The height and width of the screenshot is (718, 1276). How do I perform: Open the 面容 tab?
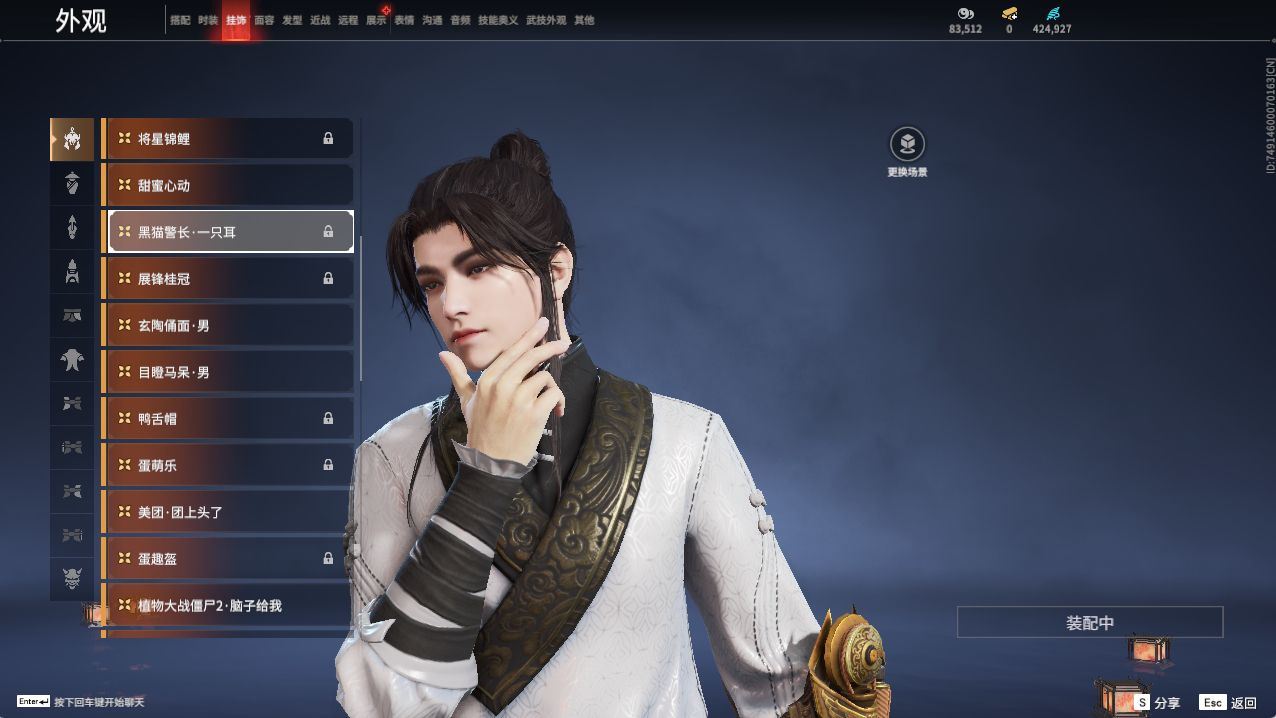click(264, 20)
